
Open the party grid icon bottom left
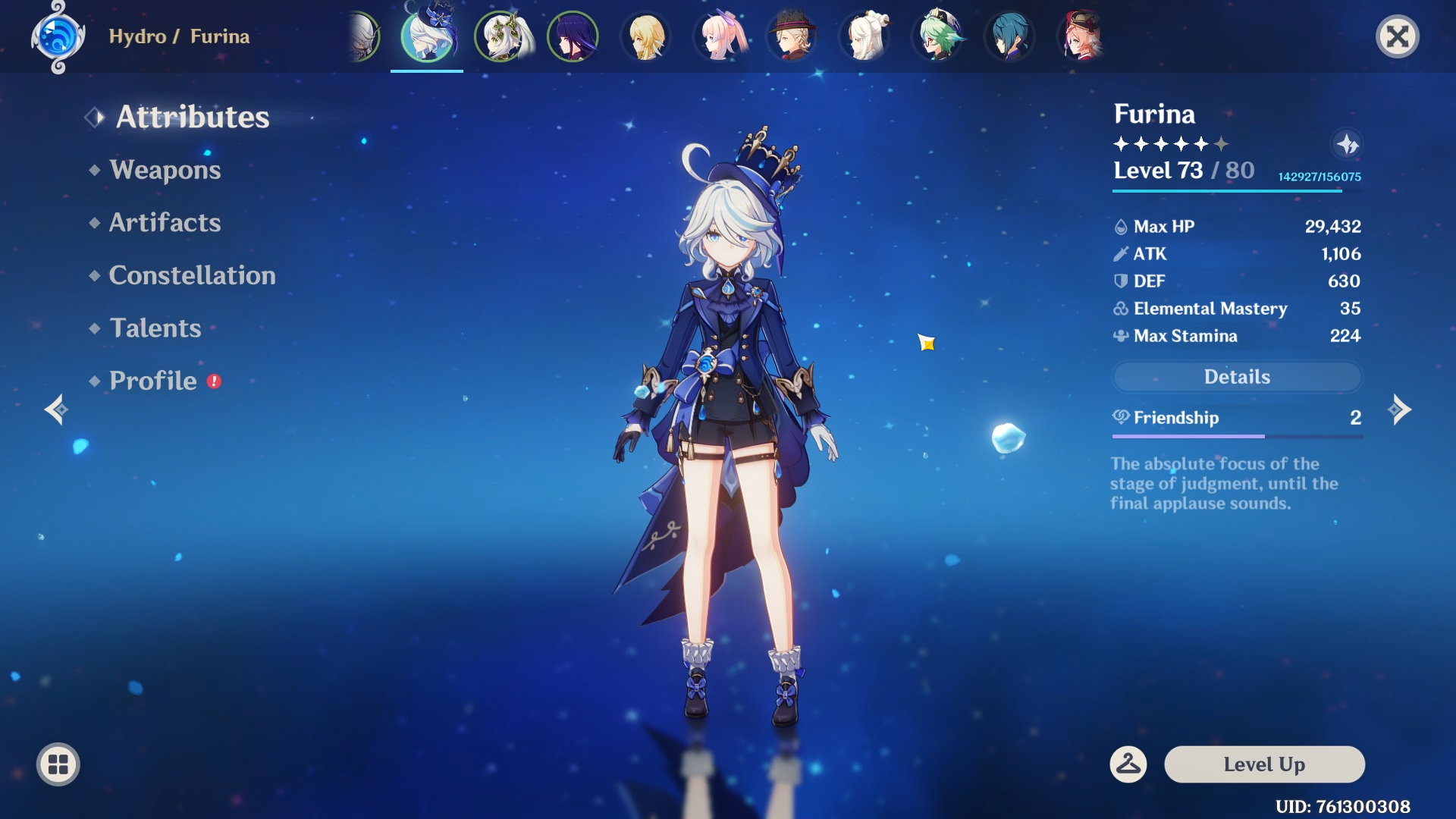57,764
